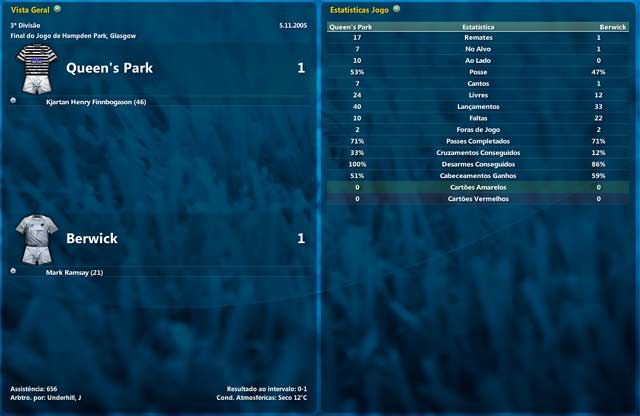Image resolution: width=640 pixels, height=416 pixels.
Task: Open the Estatísticas Jogo panel dropdown icon
Action: pos(397,8)
